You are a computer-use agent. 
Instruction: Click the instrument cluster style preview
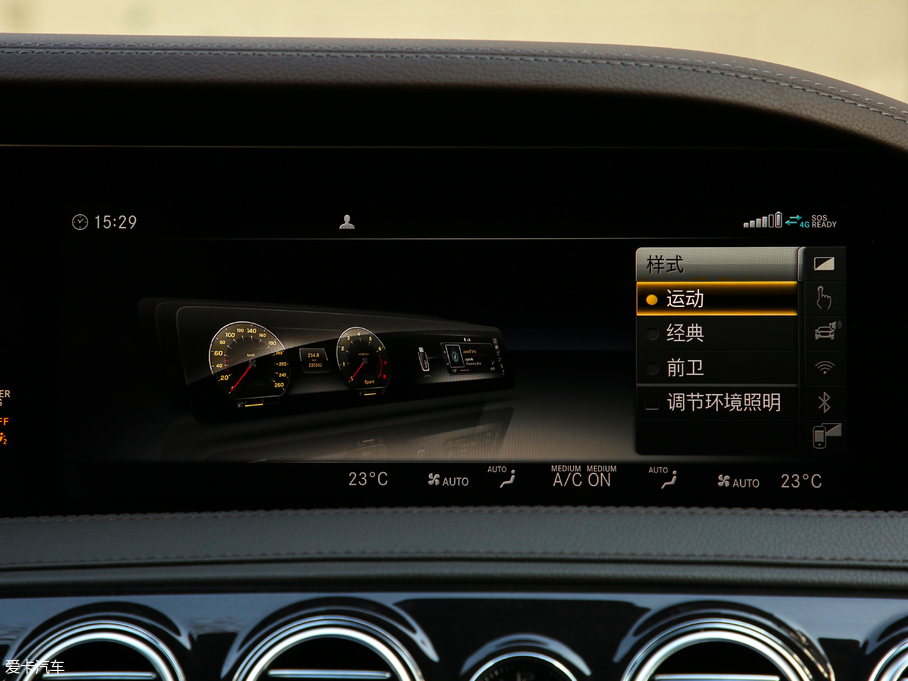[330, 360]
